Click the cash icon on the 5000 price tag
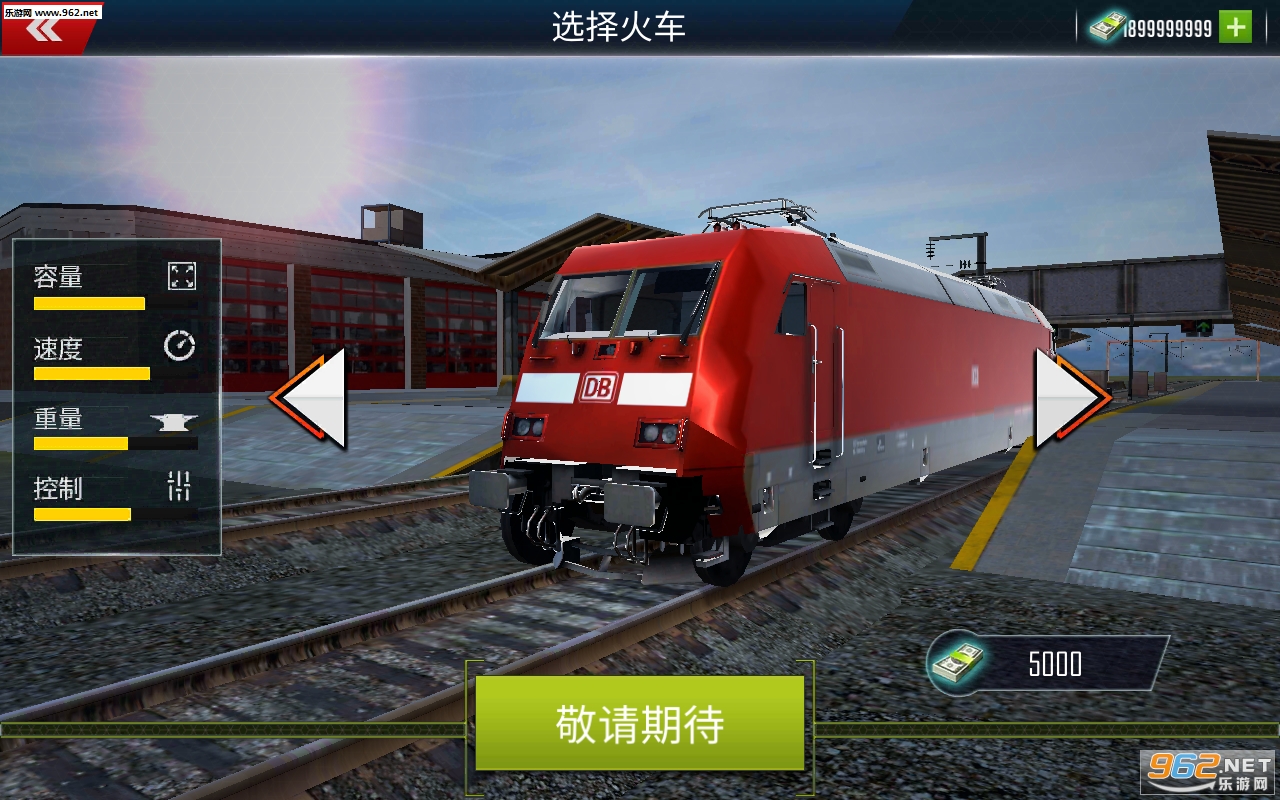 (957, 662)
